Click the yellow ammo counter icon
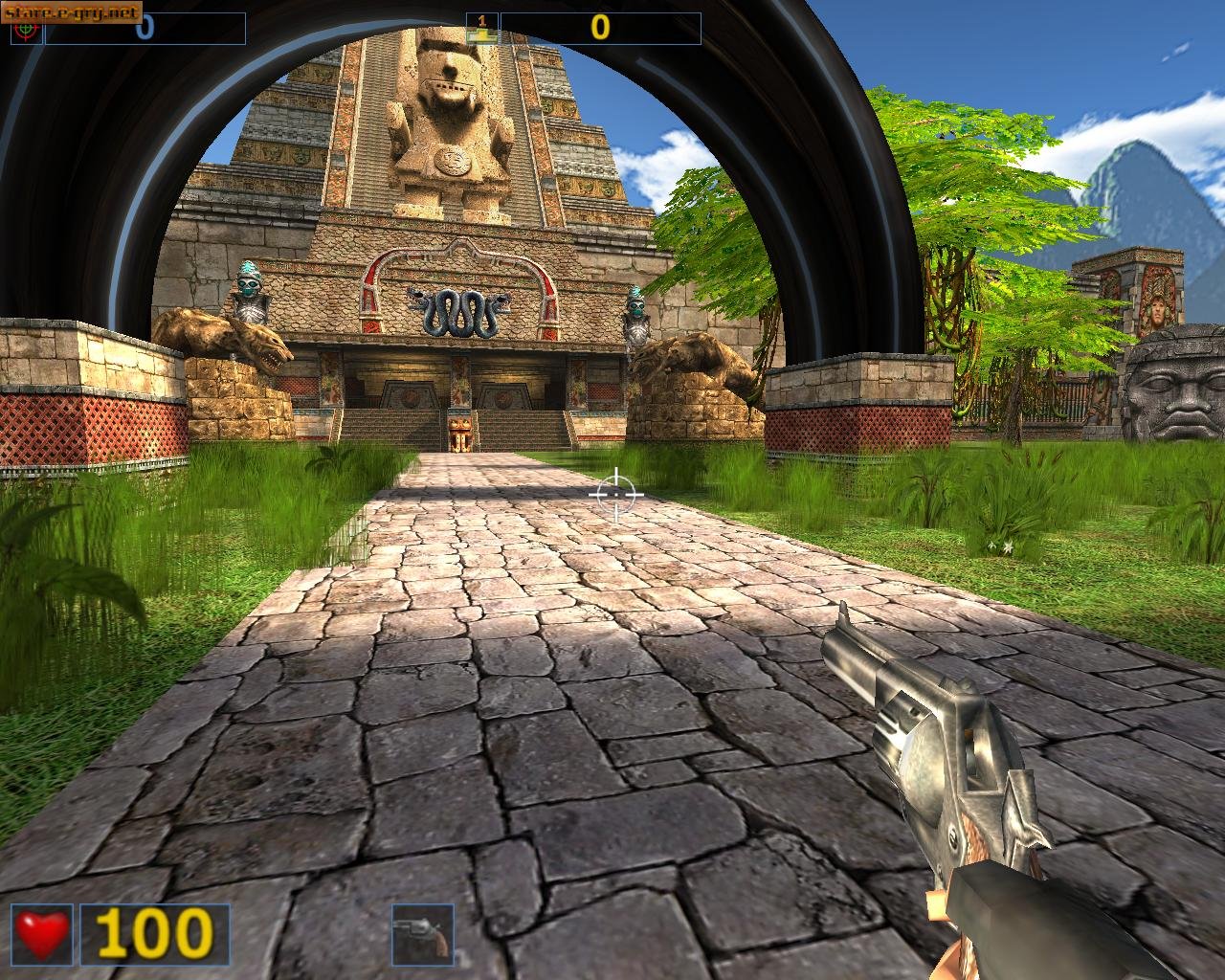 pos(484,27)
